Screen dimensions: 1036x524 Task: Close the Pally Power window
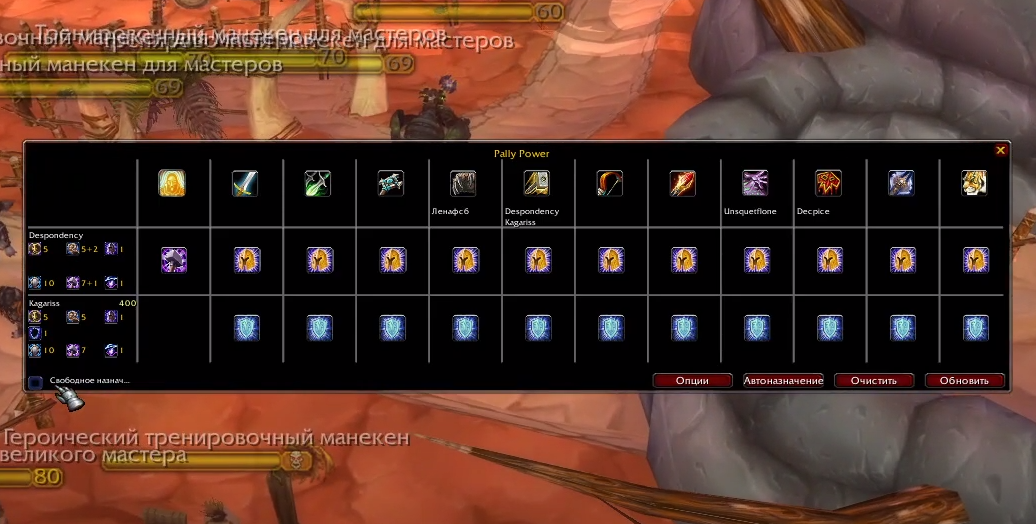pos(1000,150)
